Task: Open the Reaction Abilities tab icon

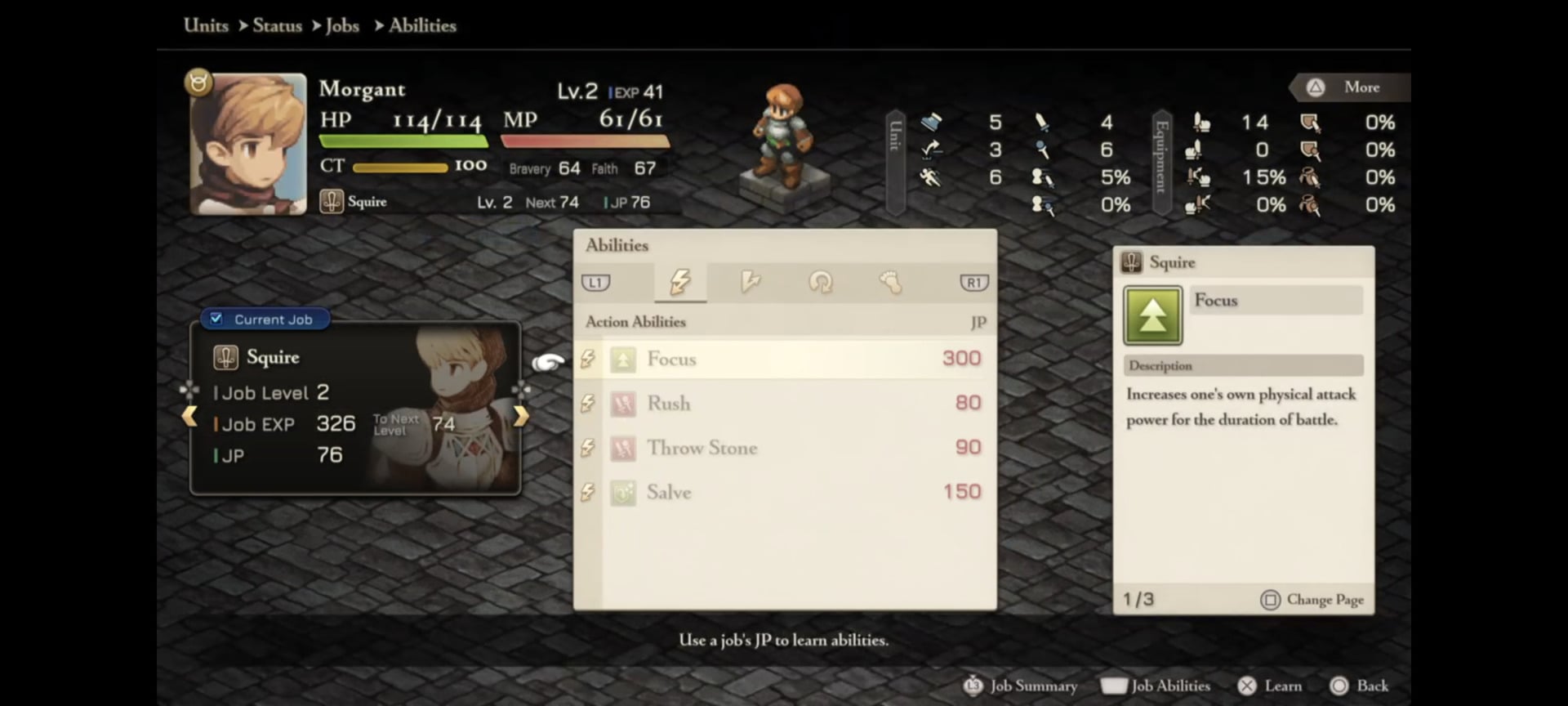Action: point(751,282)
